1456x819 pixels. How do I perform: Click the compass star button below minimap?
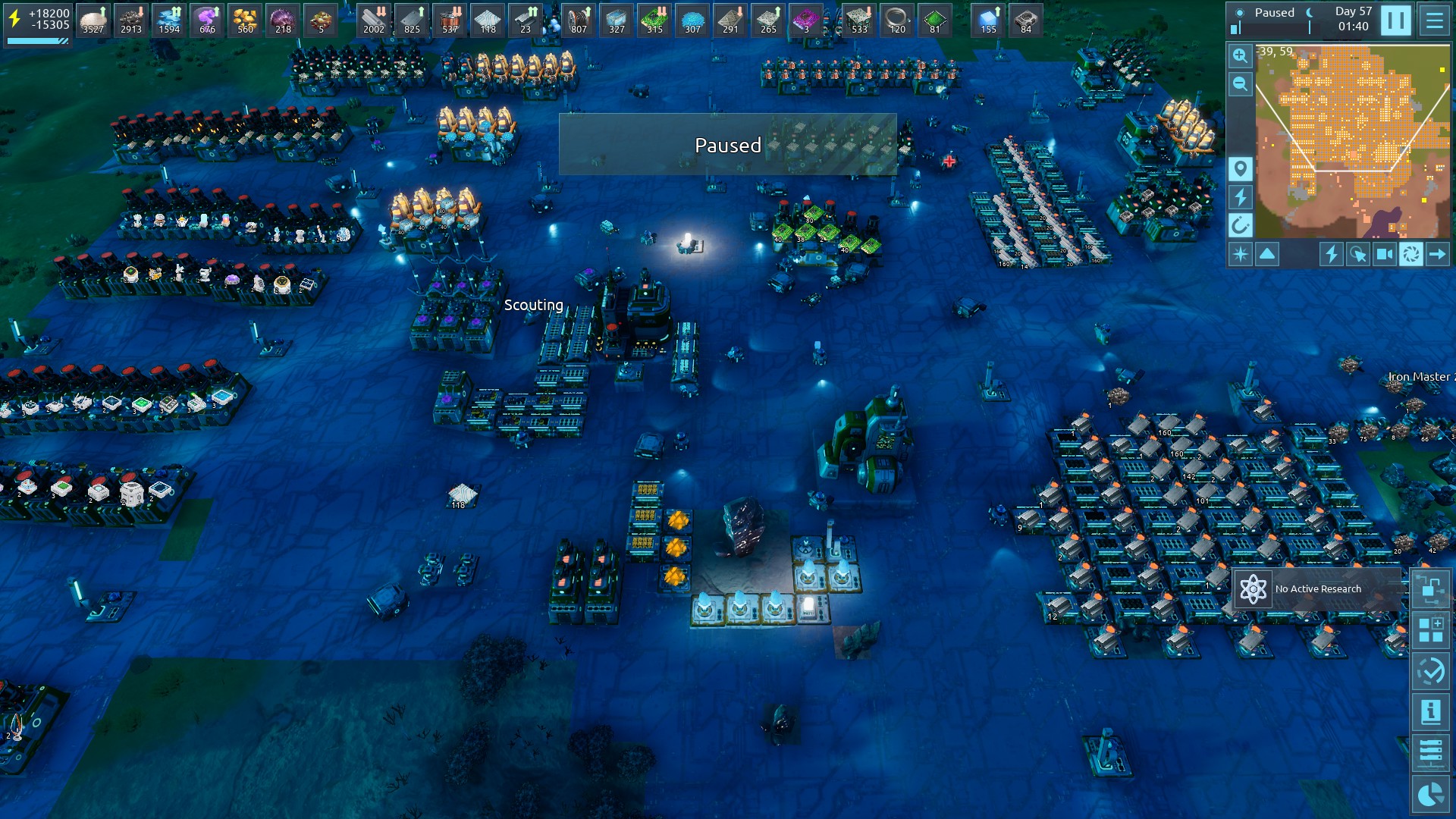[1240, 254]
